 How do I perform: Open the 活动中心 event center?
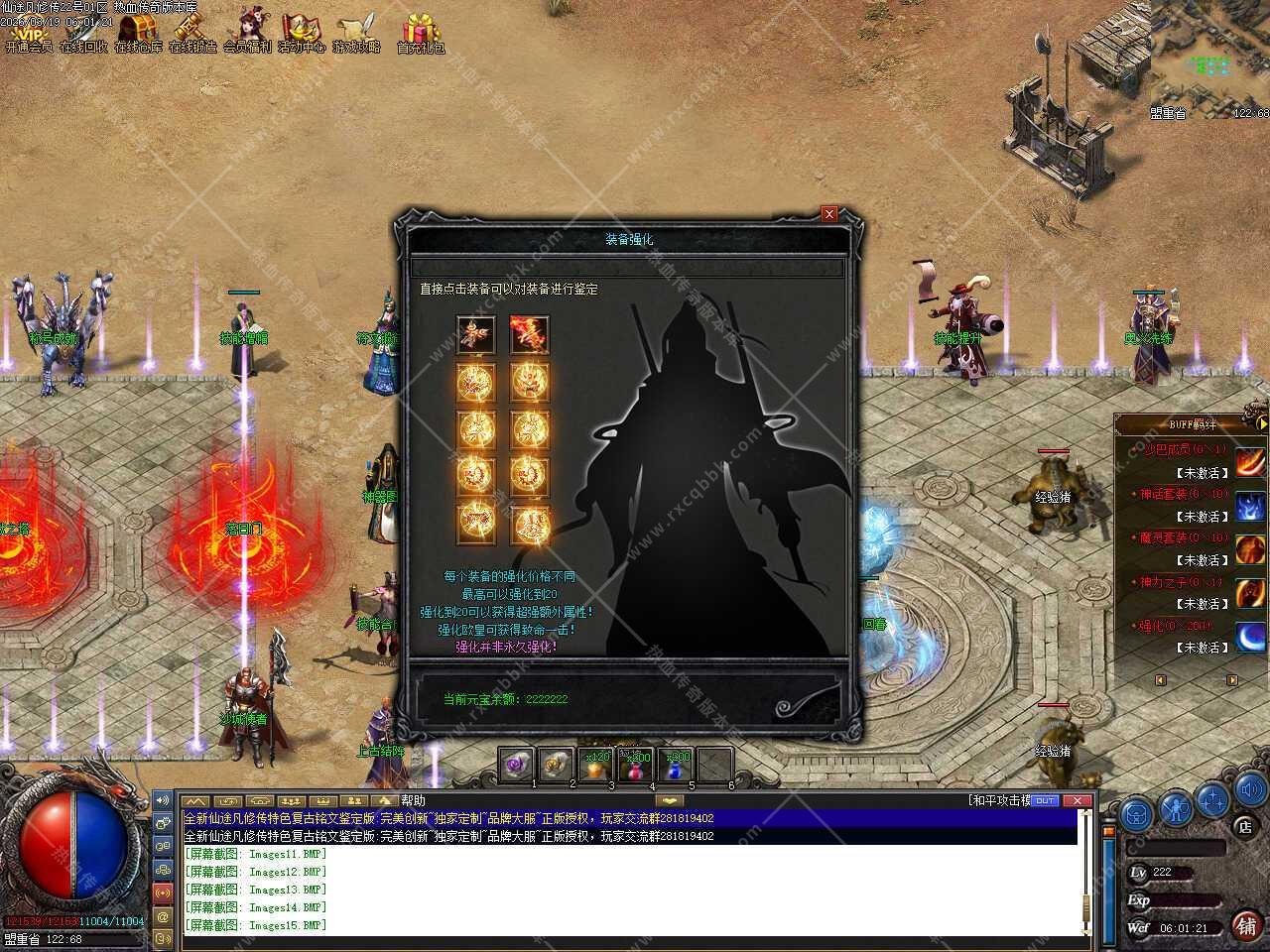302,33
